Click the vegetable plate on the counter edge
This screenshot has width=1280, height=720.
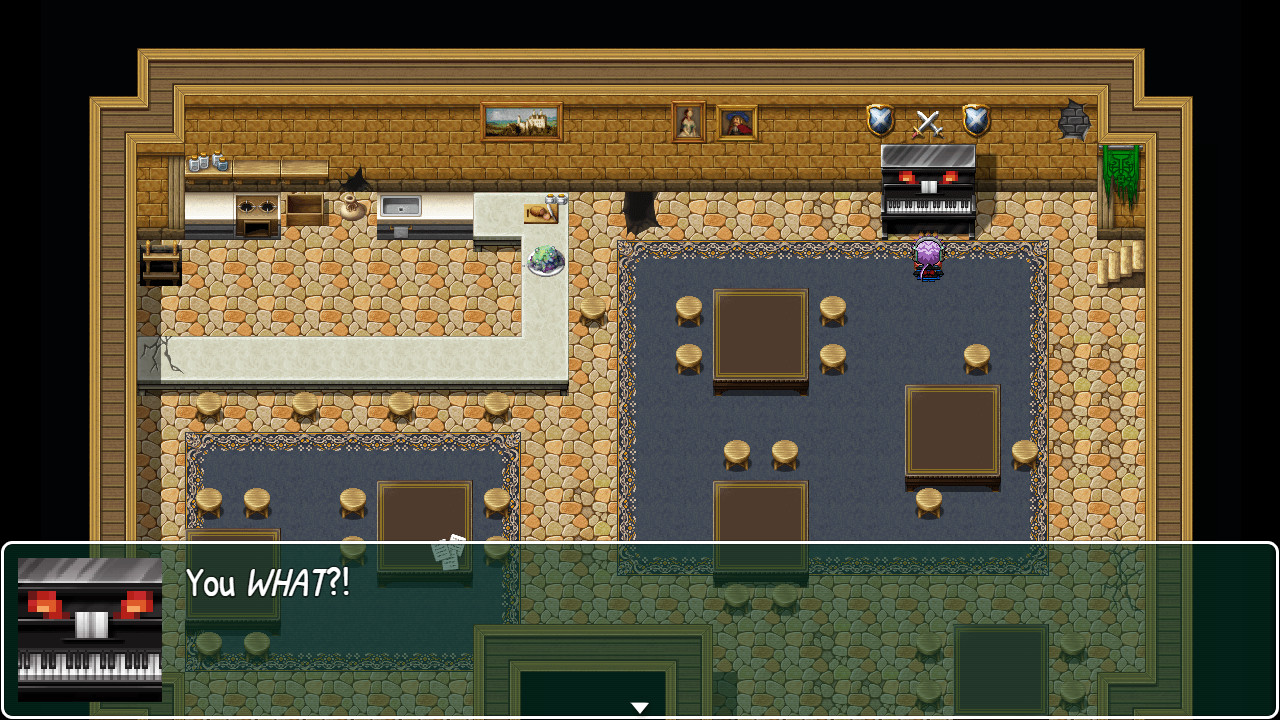(545, 262)
